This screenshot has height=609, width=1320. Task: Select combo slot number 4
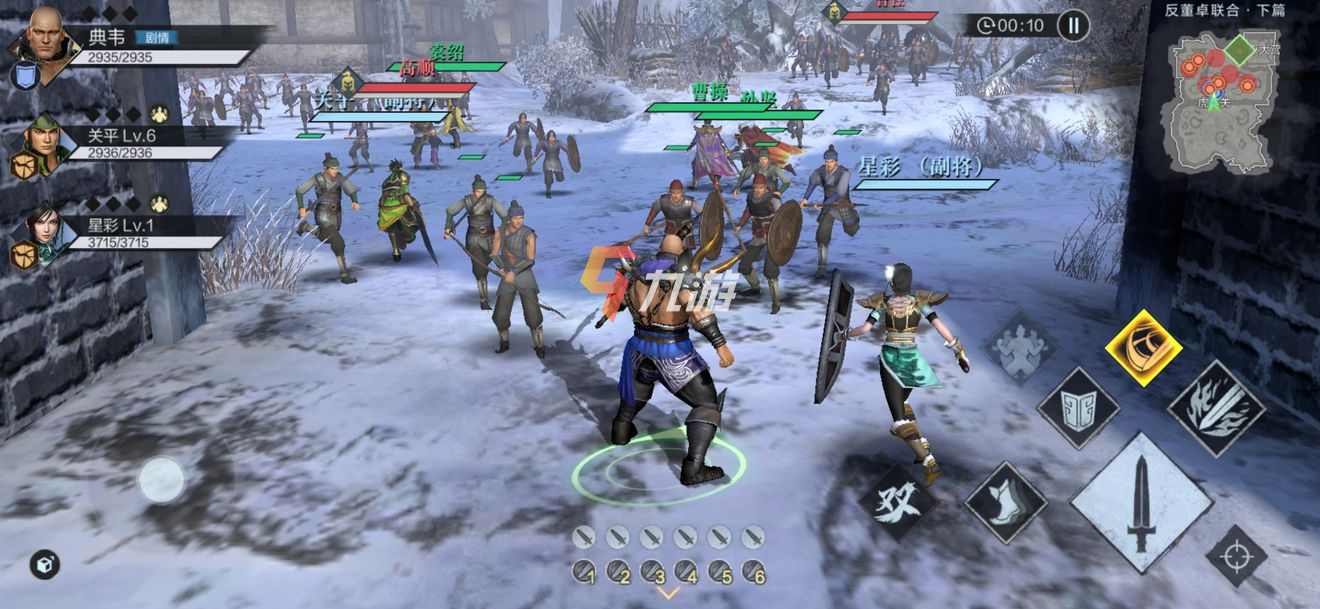pyautogui.click(x=685, y=572)
